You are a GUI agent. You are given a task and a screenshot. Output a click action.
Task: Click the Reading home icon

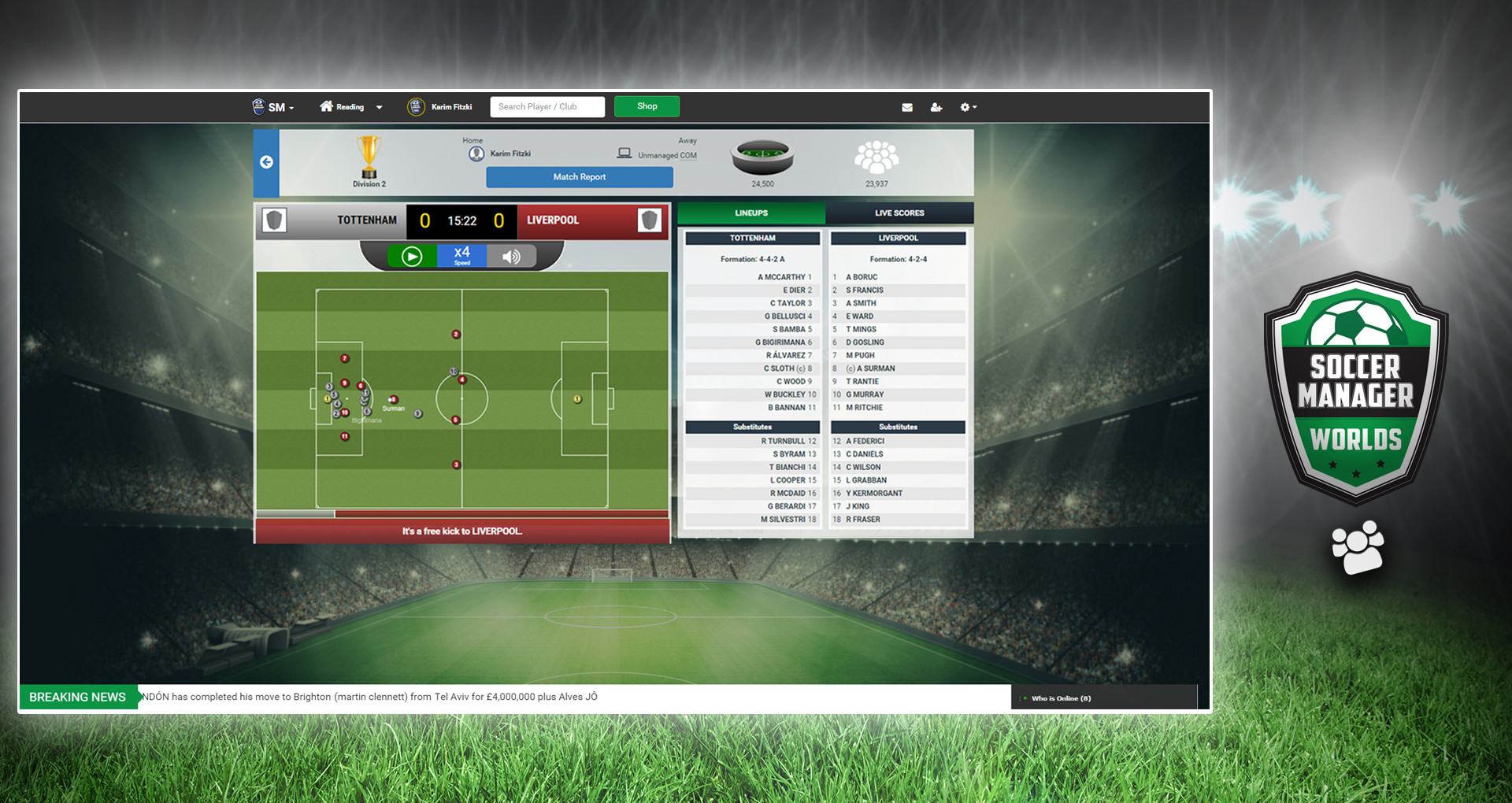pyautogui.click(x=326, y=106)
